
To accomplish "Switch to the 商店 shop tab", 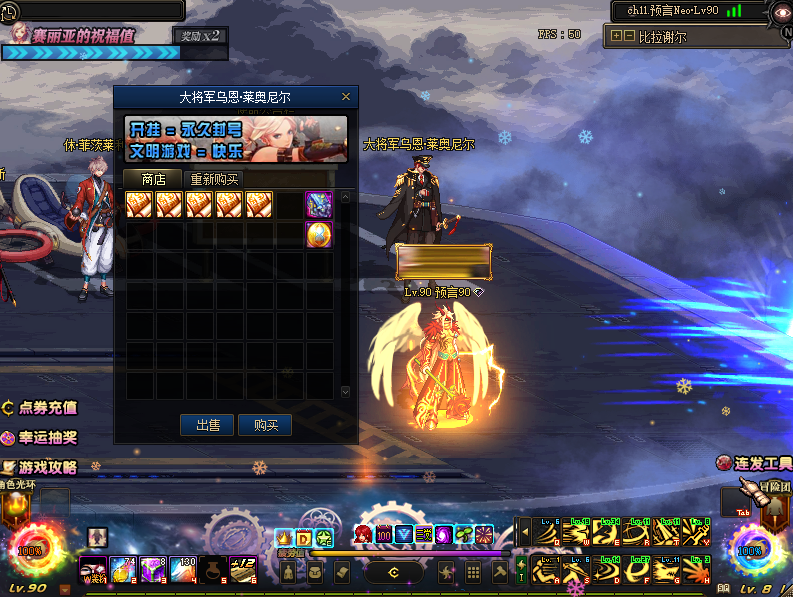I will tap(154, 180).
